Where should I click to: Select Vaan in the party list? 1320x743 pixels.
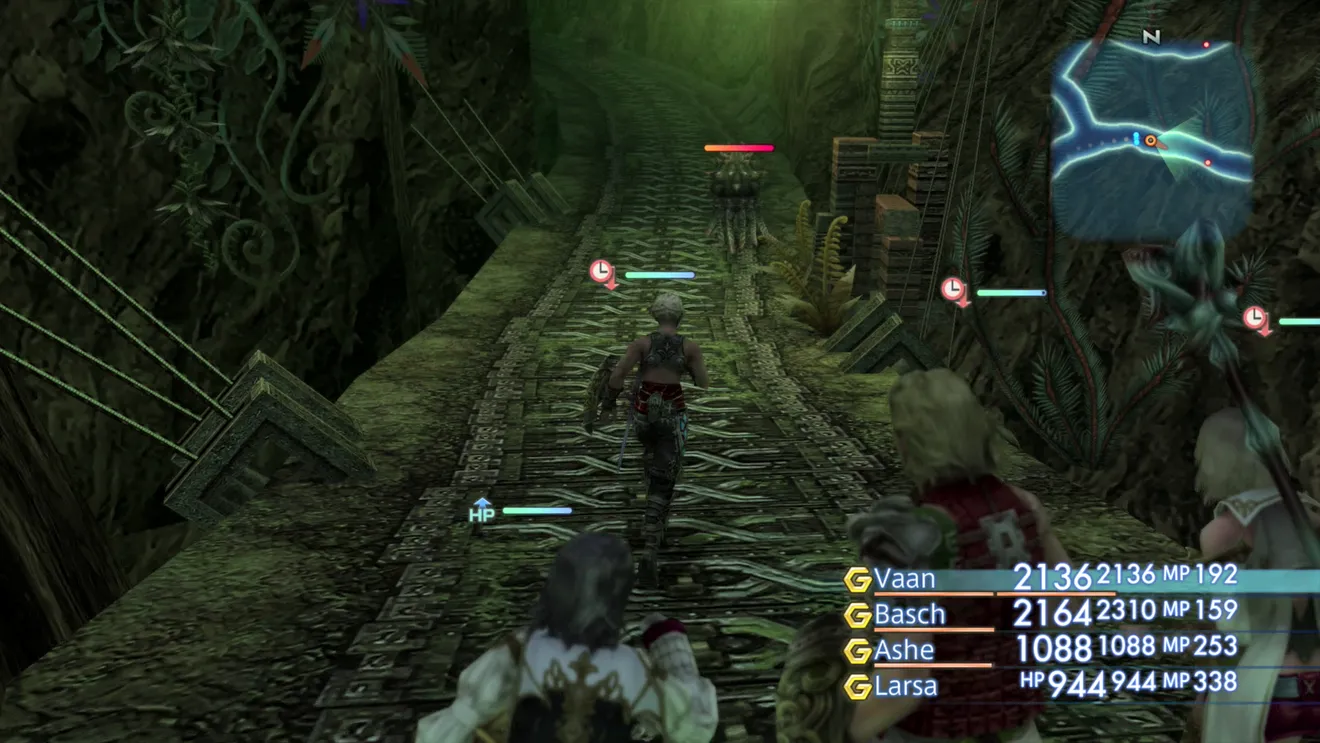click(x=905, y=579)
